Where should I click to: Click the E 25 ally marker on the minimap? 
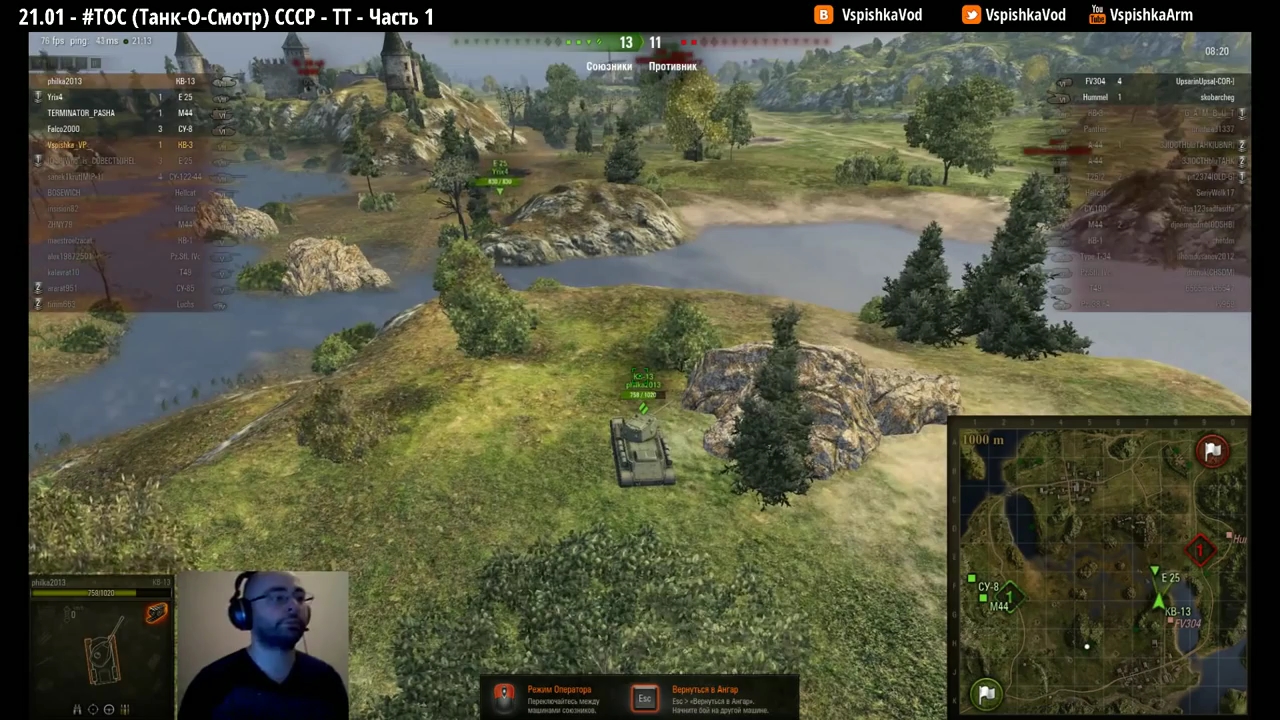tap(1154, 573)
